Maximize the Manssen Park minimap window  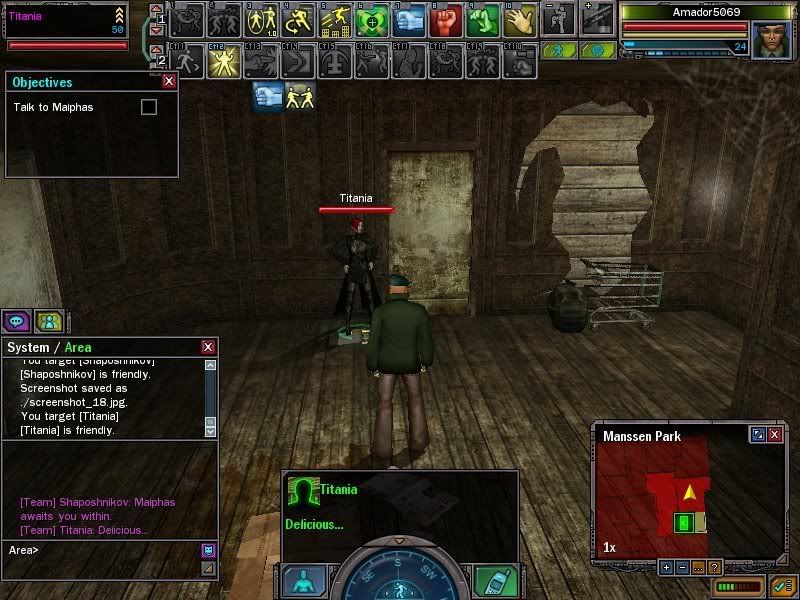coord(758,435)
